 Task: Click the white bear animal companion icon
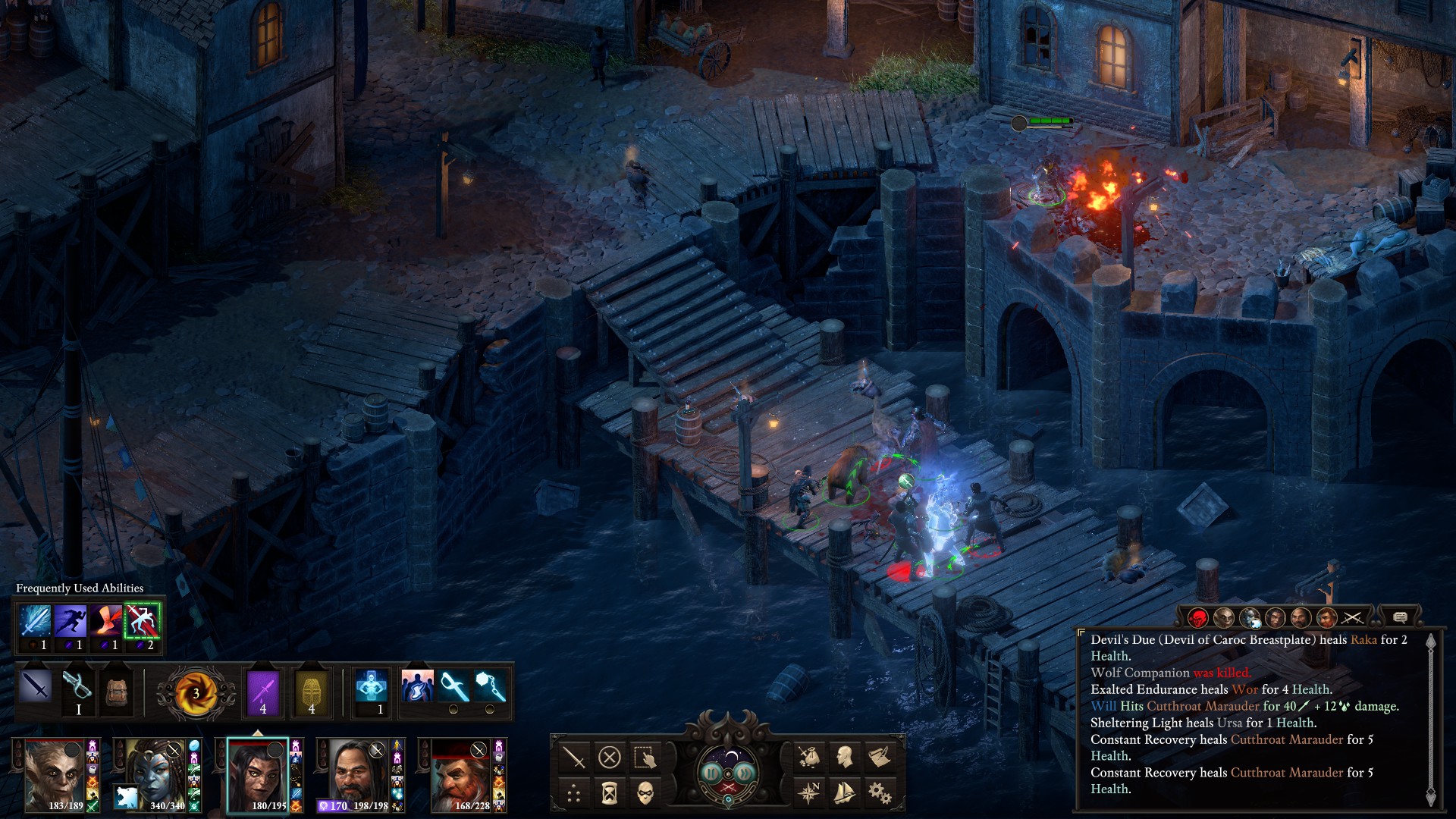127,797
